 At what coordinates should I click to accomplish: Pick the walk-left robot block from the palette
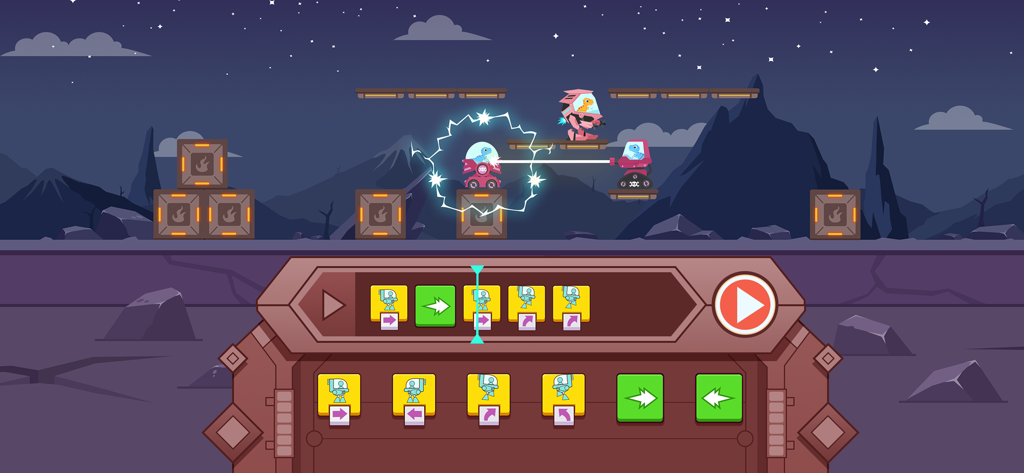[x=413, y=398]
